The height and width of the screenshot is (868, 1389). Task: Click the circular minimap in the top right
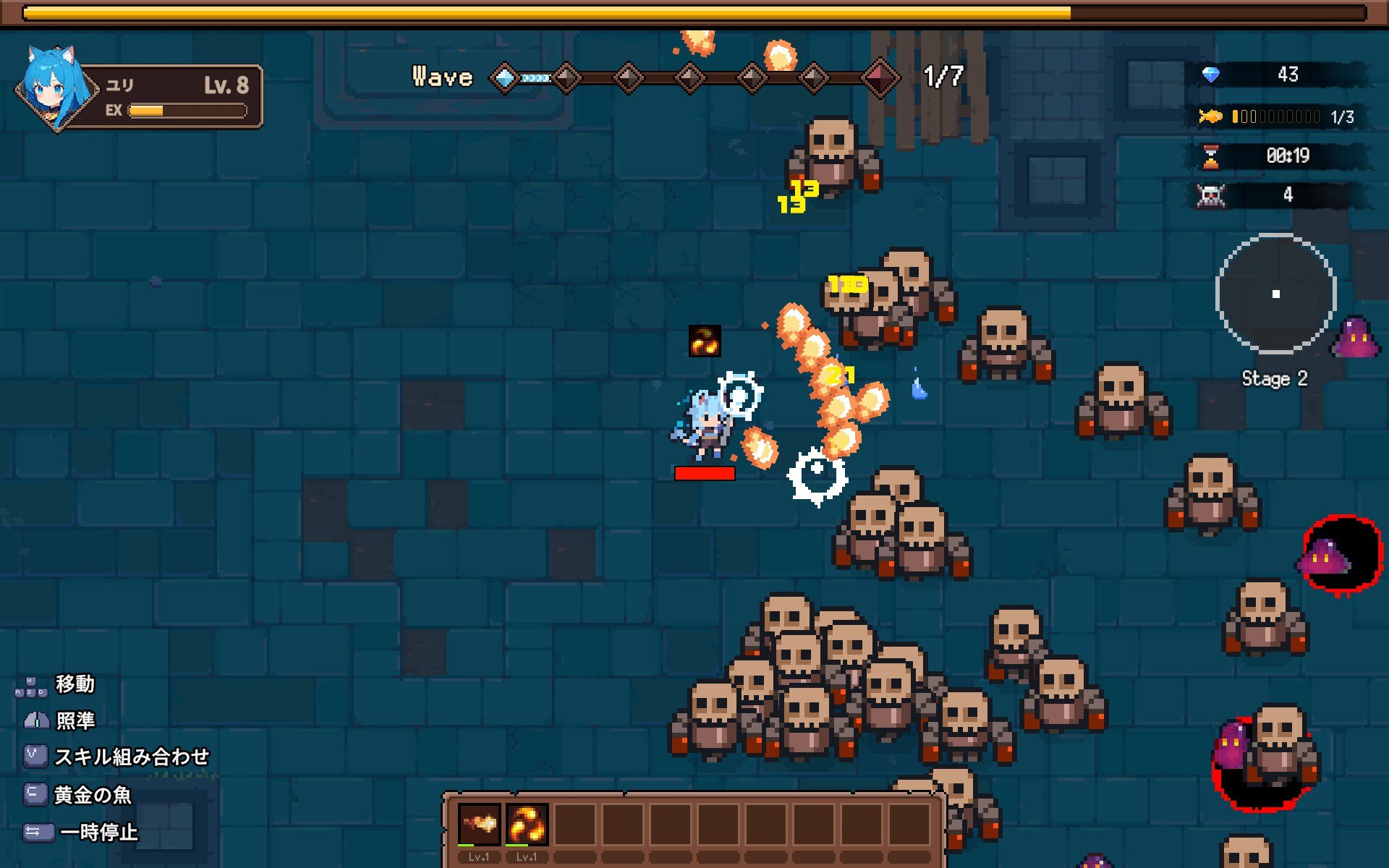pos(1275,294)
